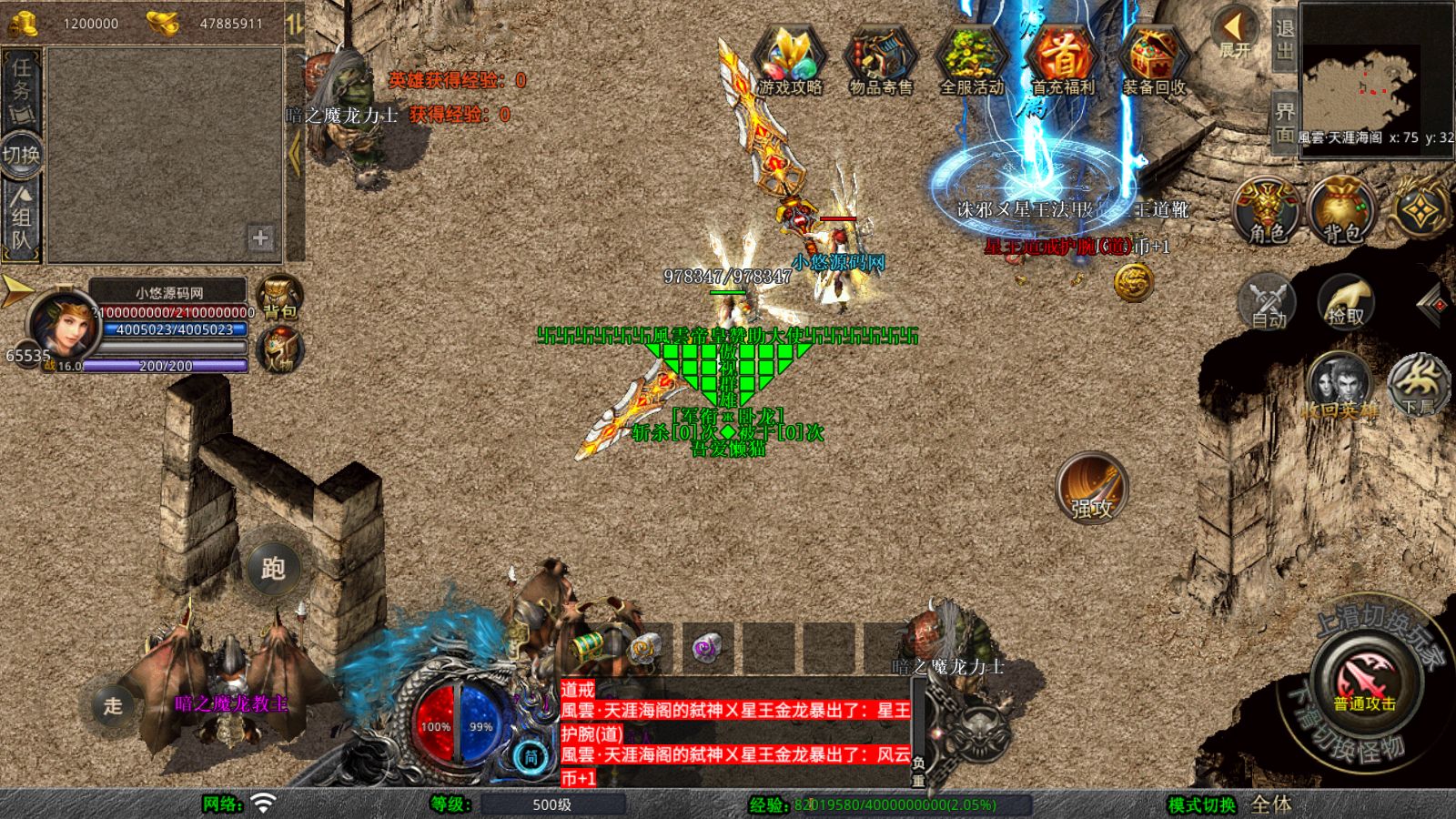Click the 退出 exit button

1284,40
